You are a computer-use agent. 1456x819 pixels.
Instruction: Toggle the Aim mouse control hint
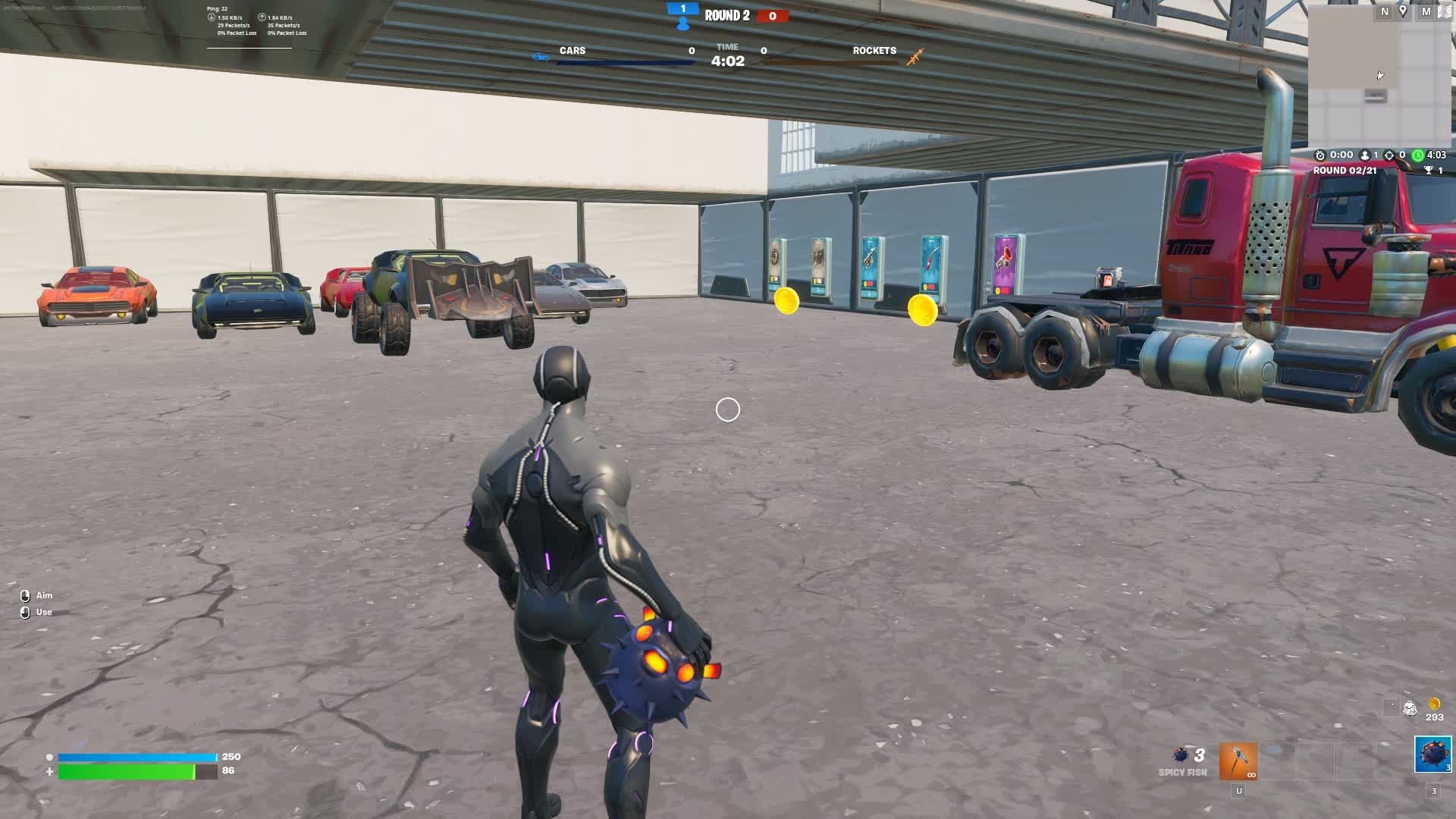[x=36, y=595]
